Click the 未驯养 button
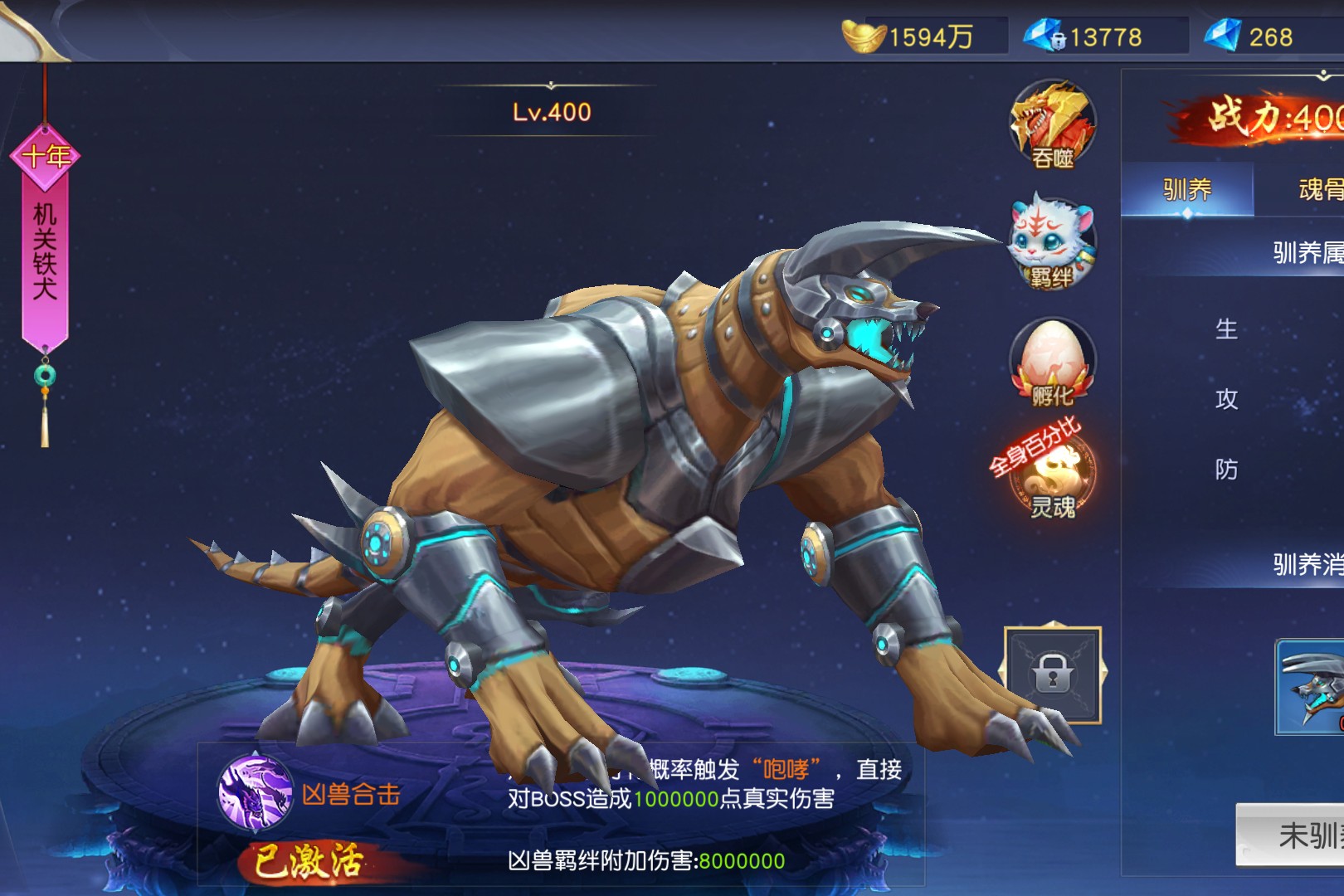Screen dimensions: 1344x896 (x=1294, y=835)
